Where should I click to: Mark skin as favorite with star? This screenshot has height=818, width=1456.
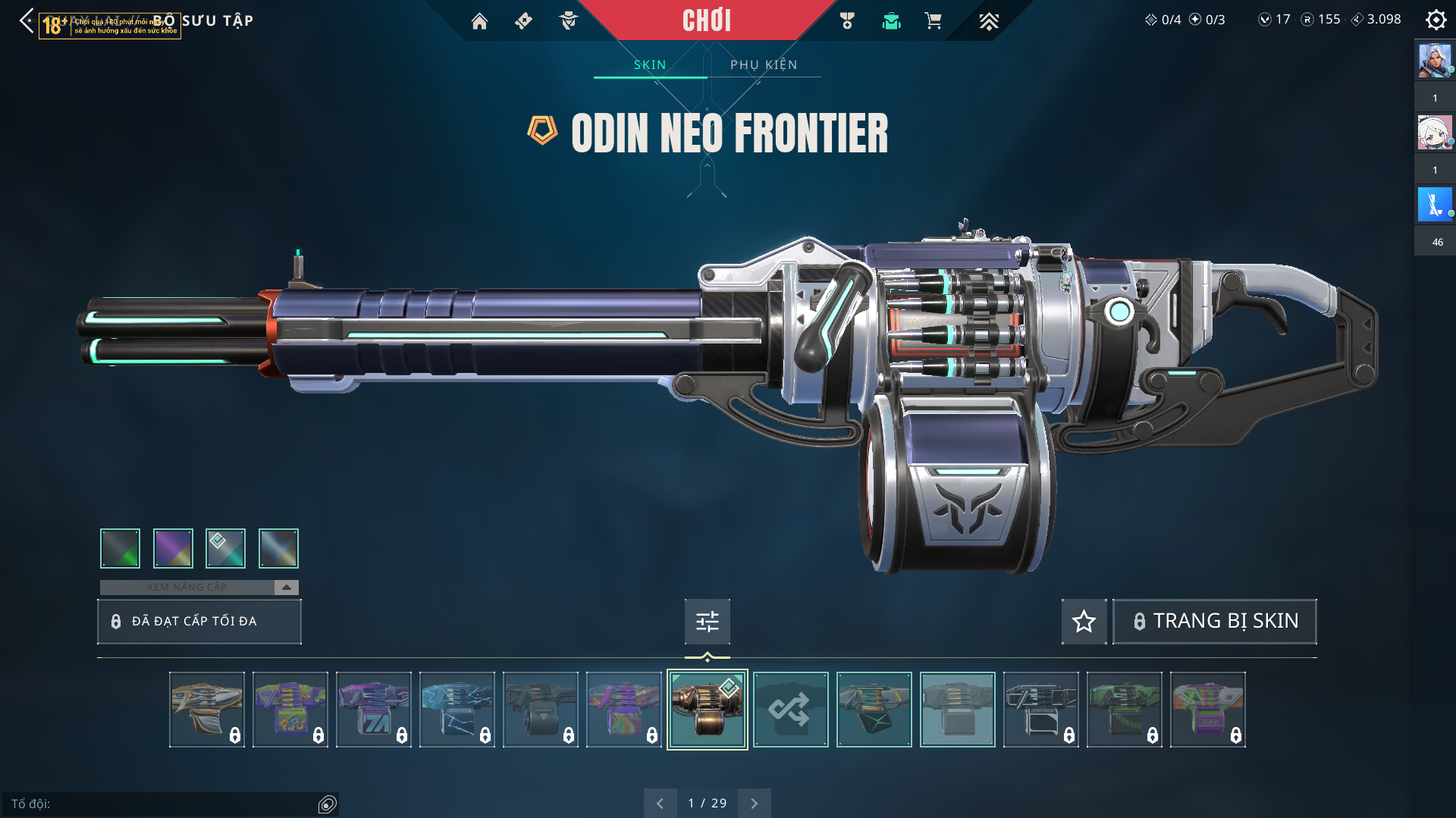(x=1084, y=622)
